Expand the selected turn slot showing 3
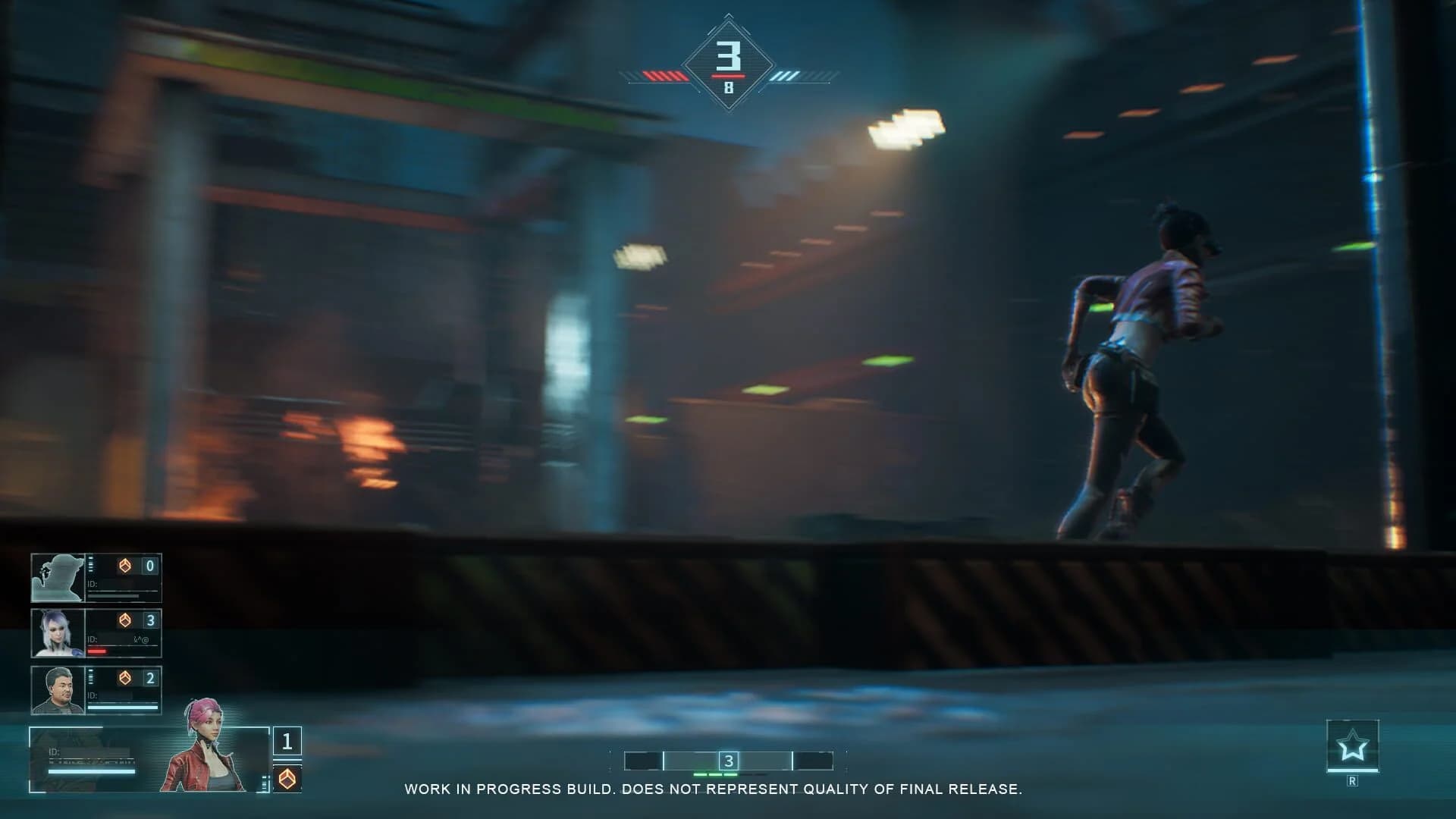Image resolution: width=1456 pixels, height=819 pixels. [729, 758]
